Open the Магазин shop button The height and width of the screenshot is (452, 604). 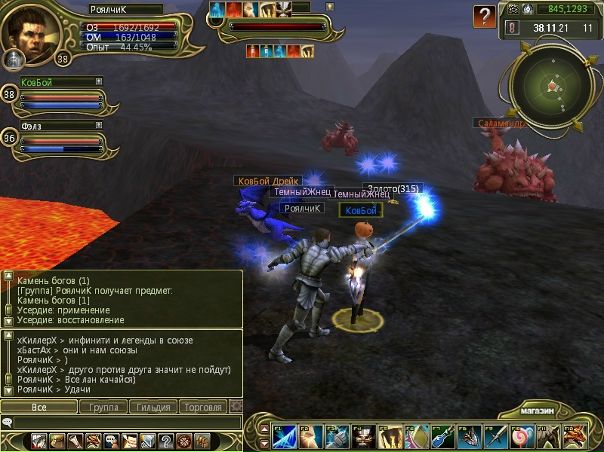pyautogui.click(x=544, y=411)
